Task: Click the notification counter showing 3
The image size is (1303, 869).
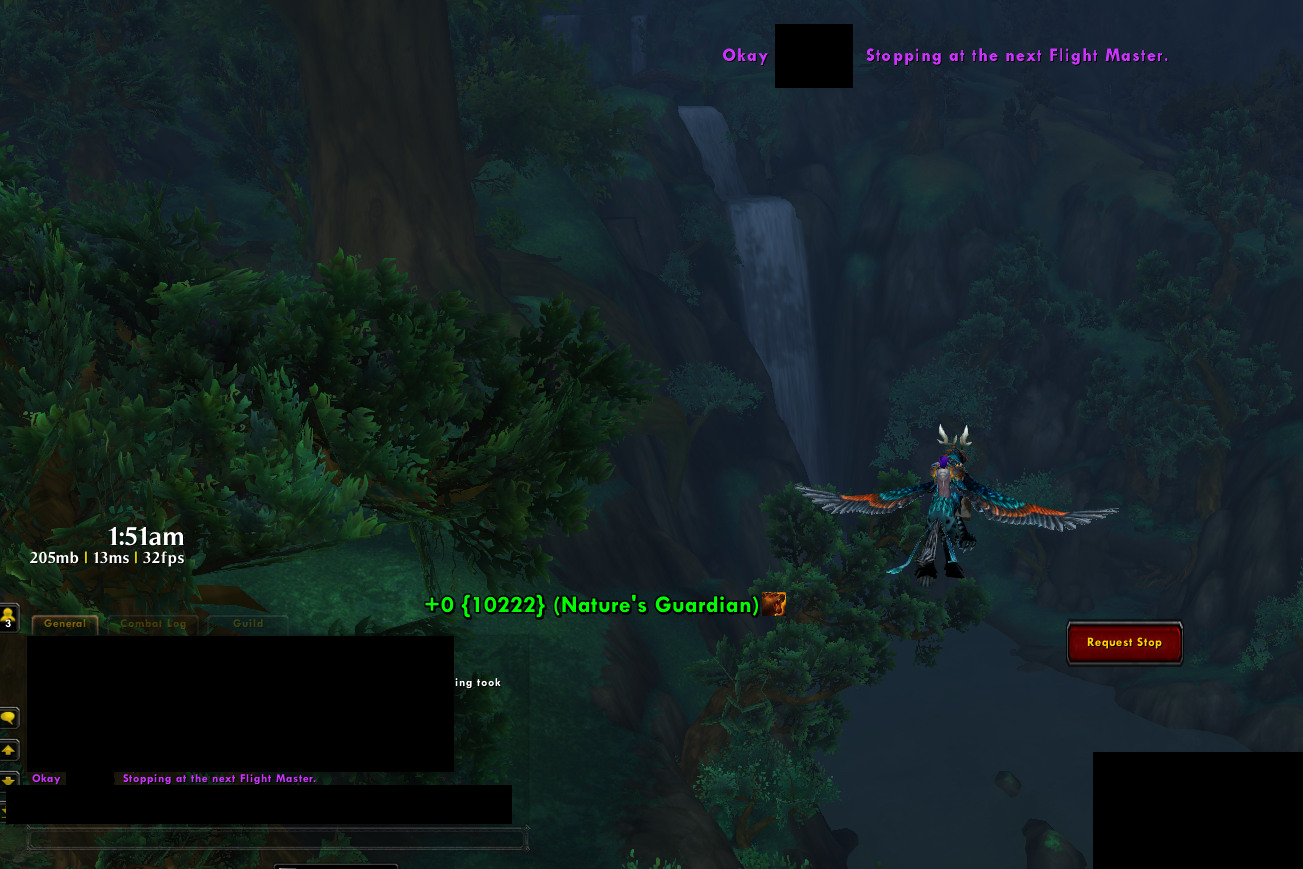Action: [x=8, y=622]
